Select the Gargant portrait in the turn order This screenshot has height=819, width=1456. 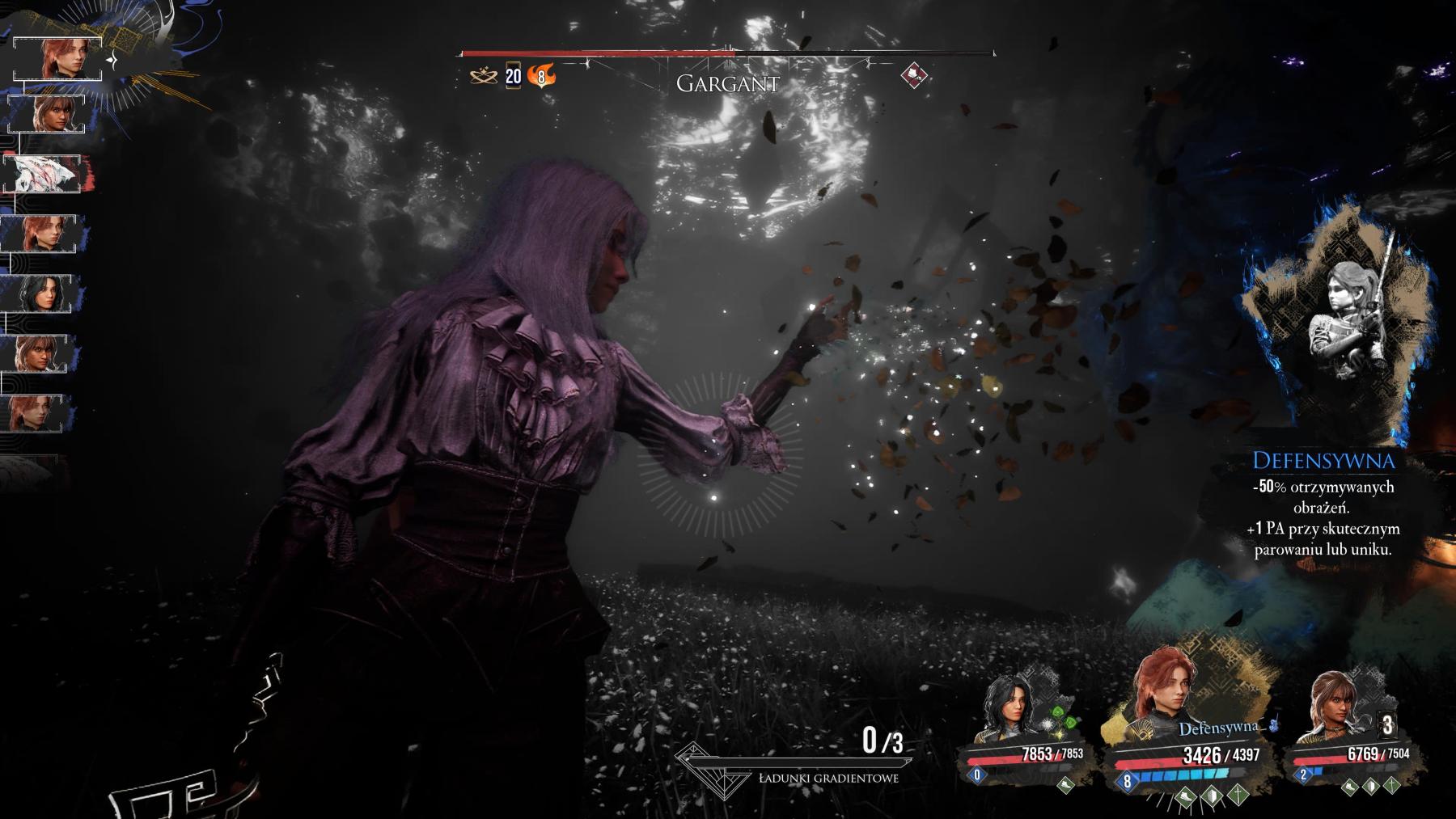click(43, 174)
